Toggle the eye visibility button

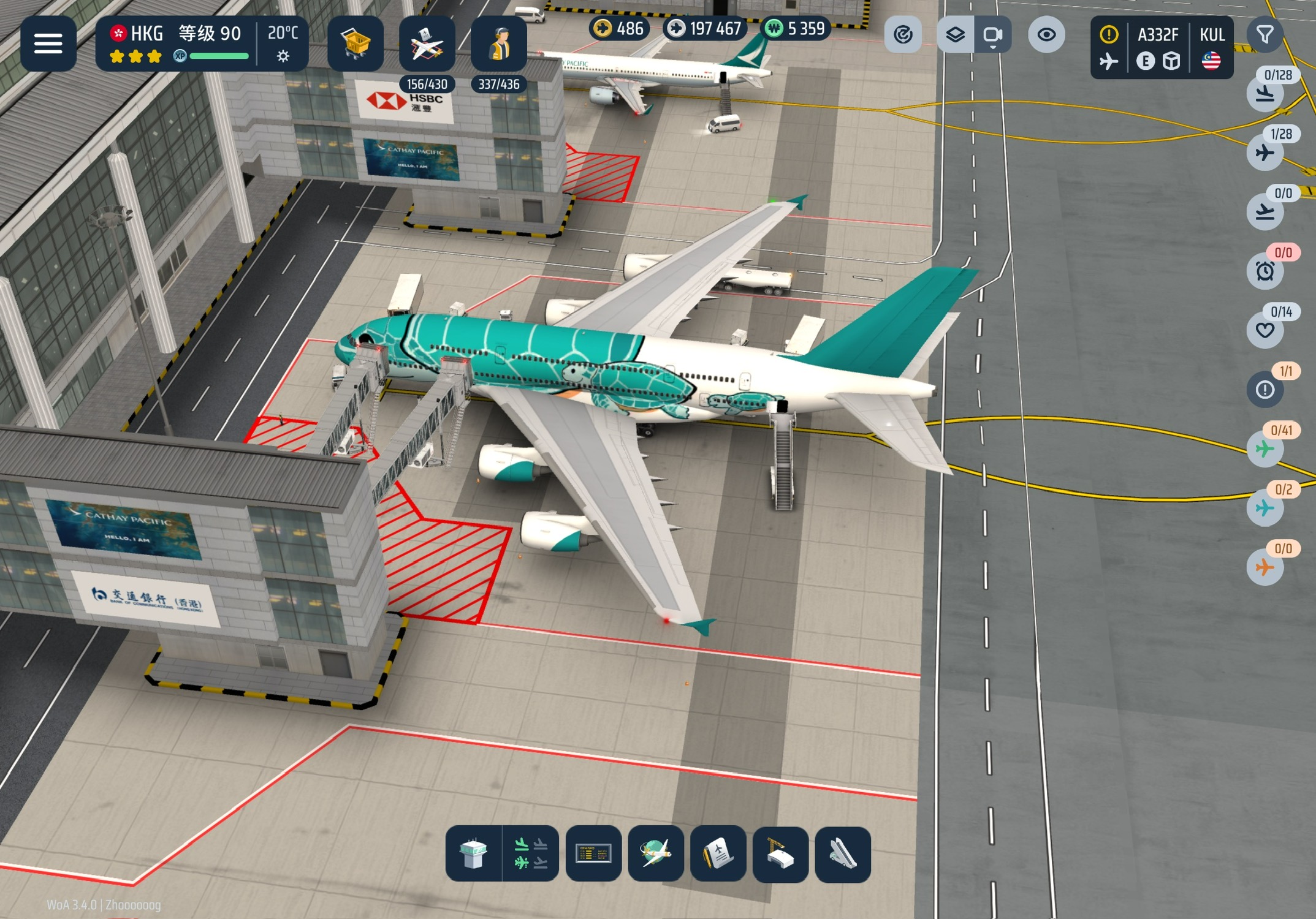pos(1046,34)
